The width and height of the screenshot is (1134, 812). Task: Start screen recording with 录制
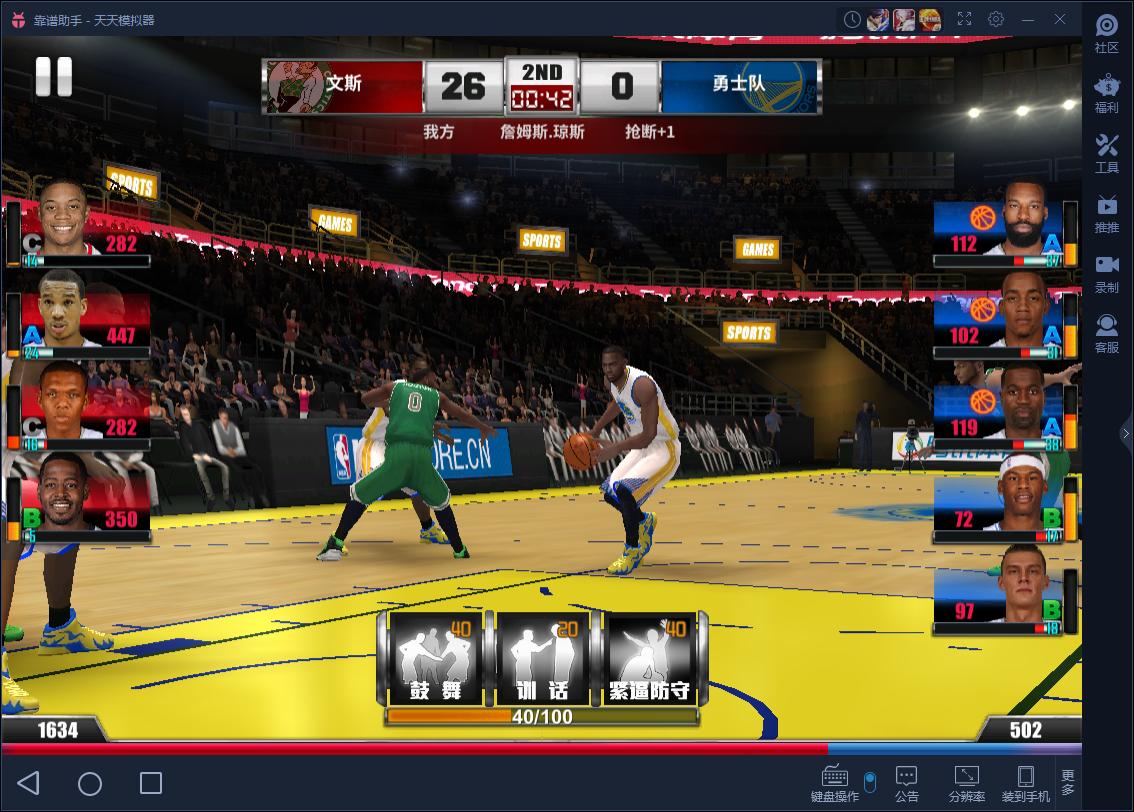[x=1106, y=273]
